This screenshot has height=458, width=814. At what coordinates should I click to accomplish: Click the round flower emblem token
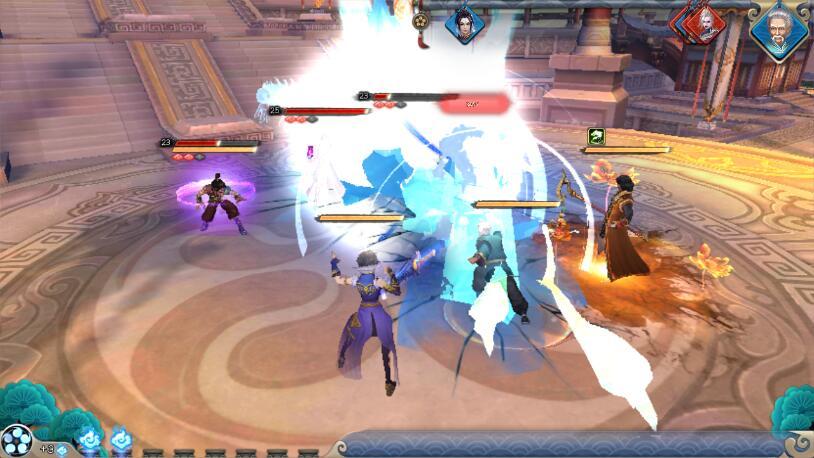click(422, 21)
